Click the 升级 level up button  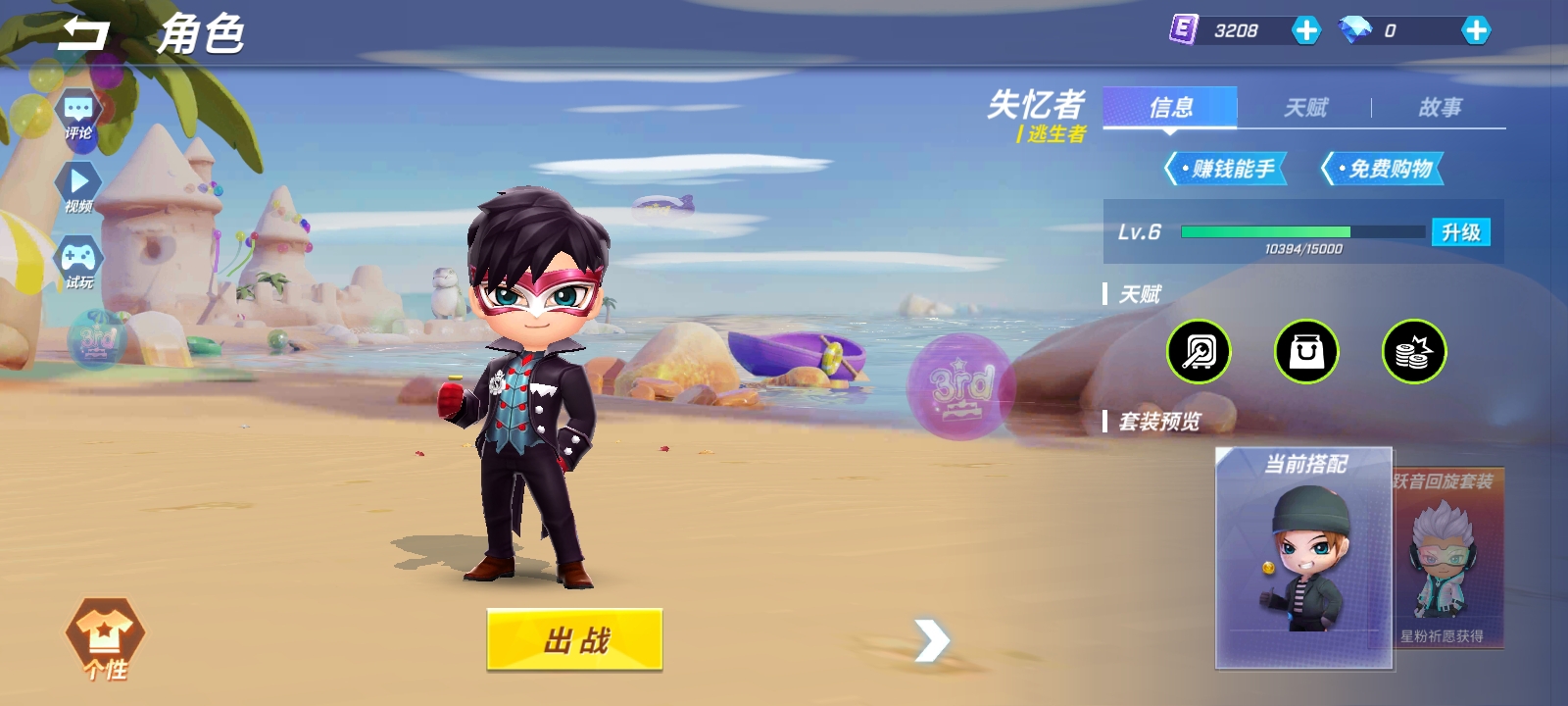1460,232
